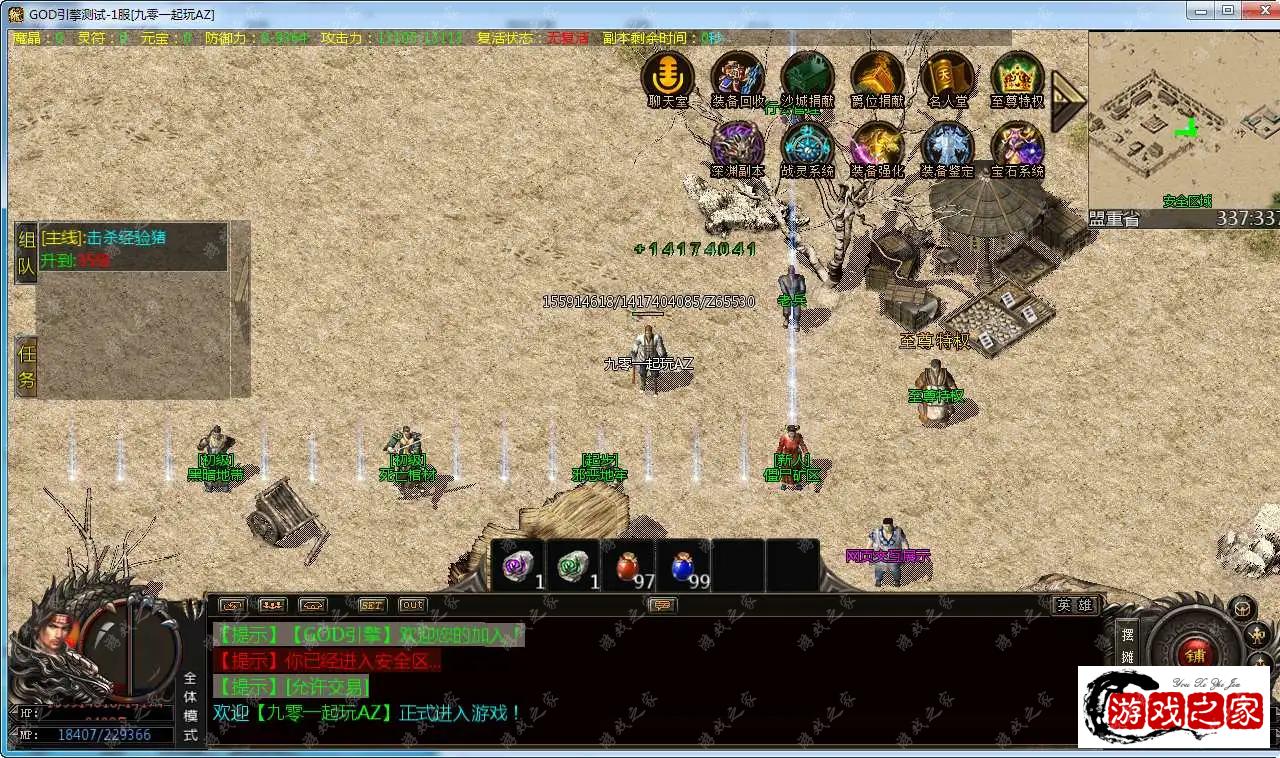Open the 战灵系统 war spirit icon
The image size is (1280, 758).
807,146
